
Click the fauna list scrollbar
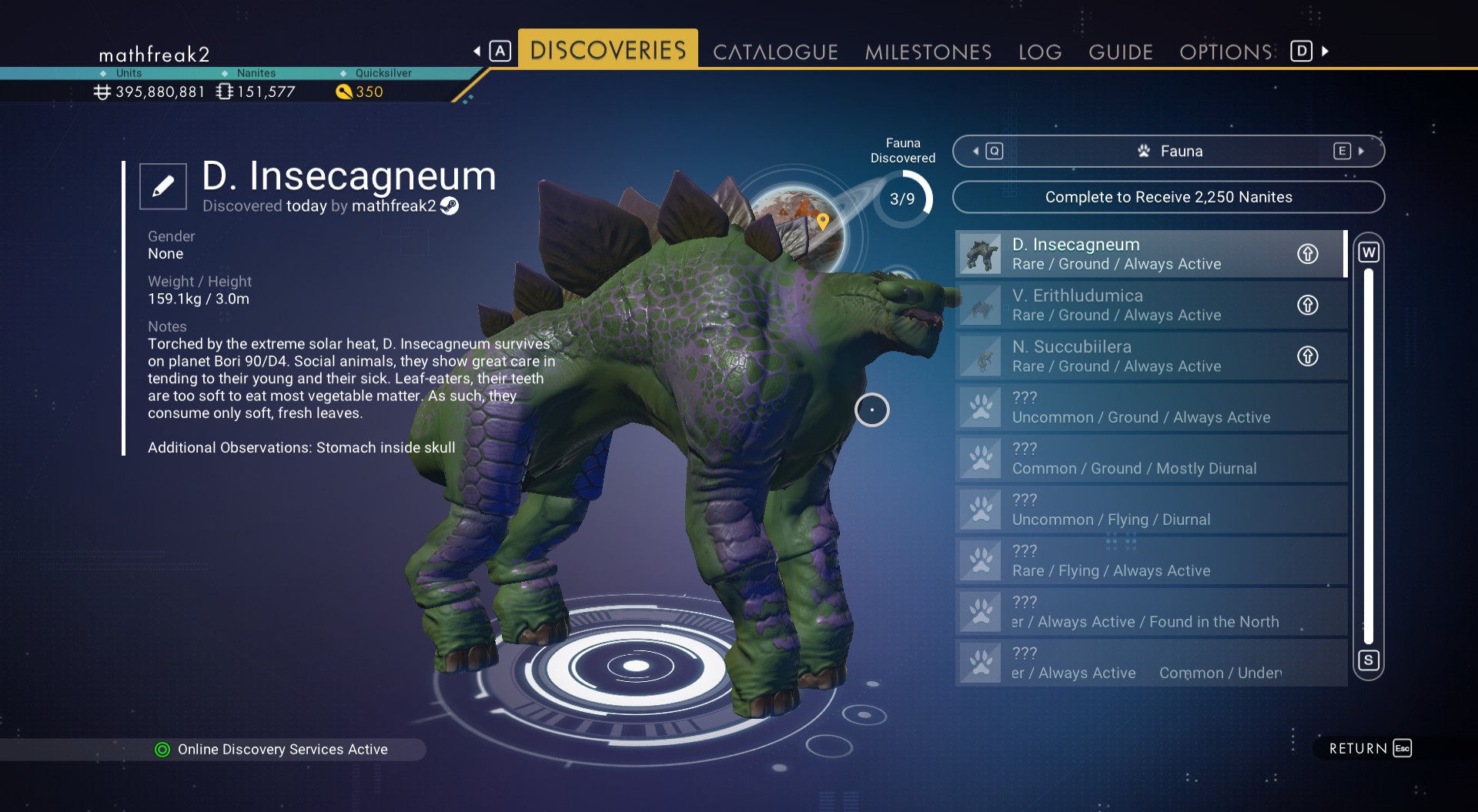1369,456
